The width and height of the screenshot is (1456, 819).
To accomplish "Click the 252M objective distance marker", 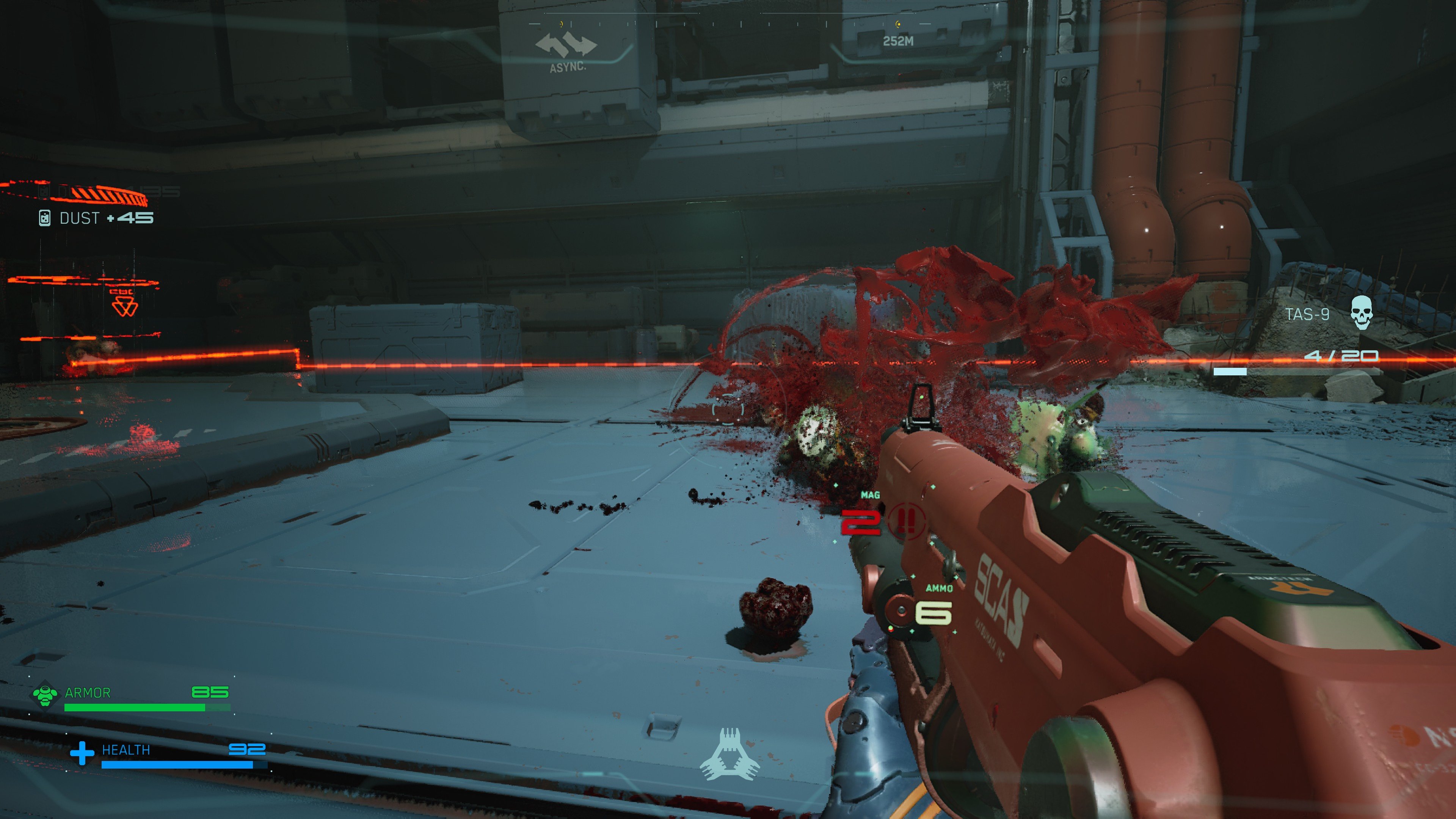I will point(898,41).
